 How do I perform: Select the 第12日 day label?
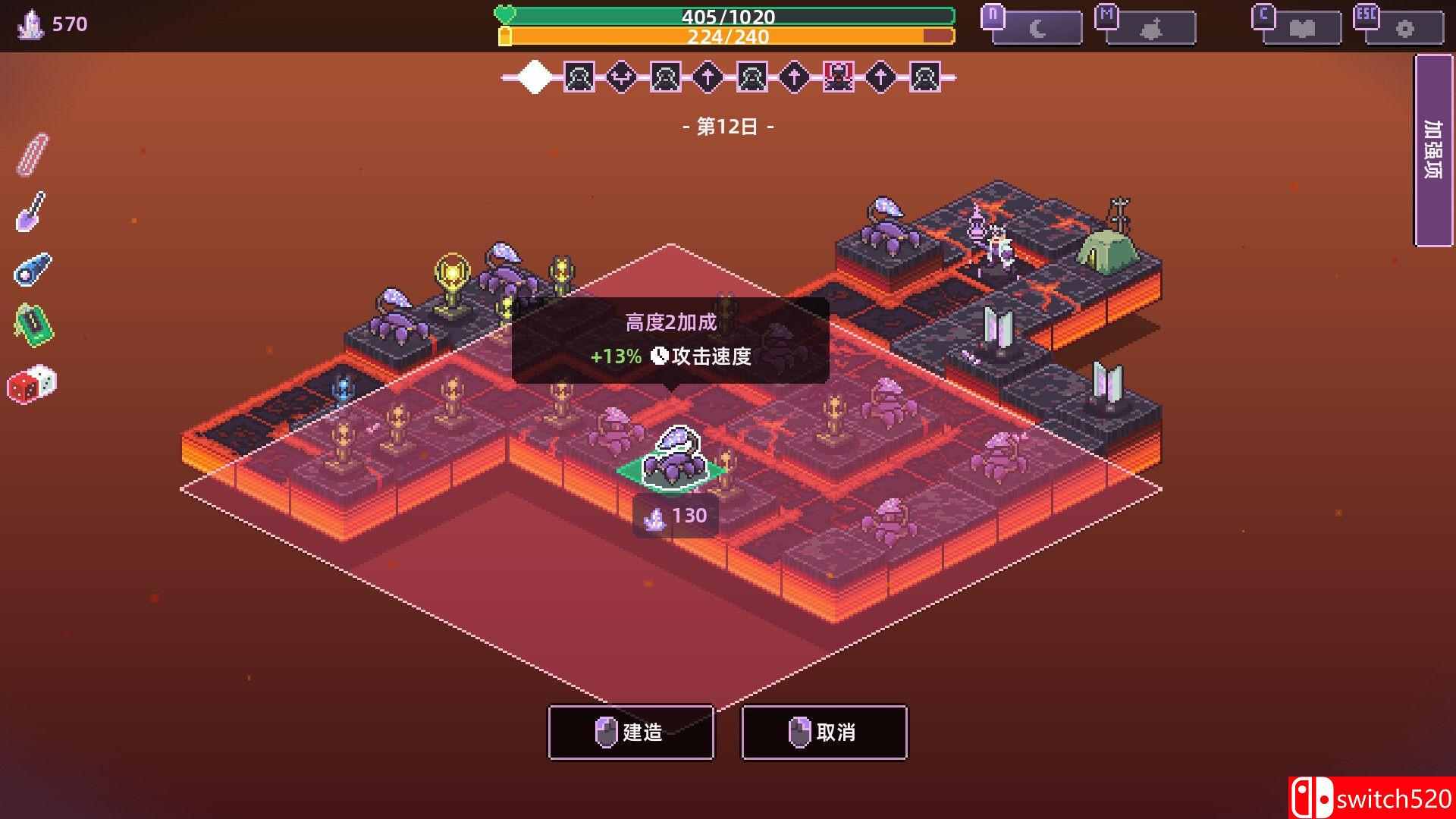tap(728, 127)
